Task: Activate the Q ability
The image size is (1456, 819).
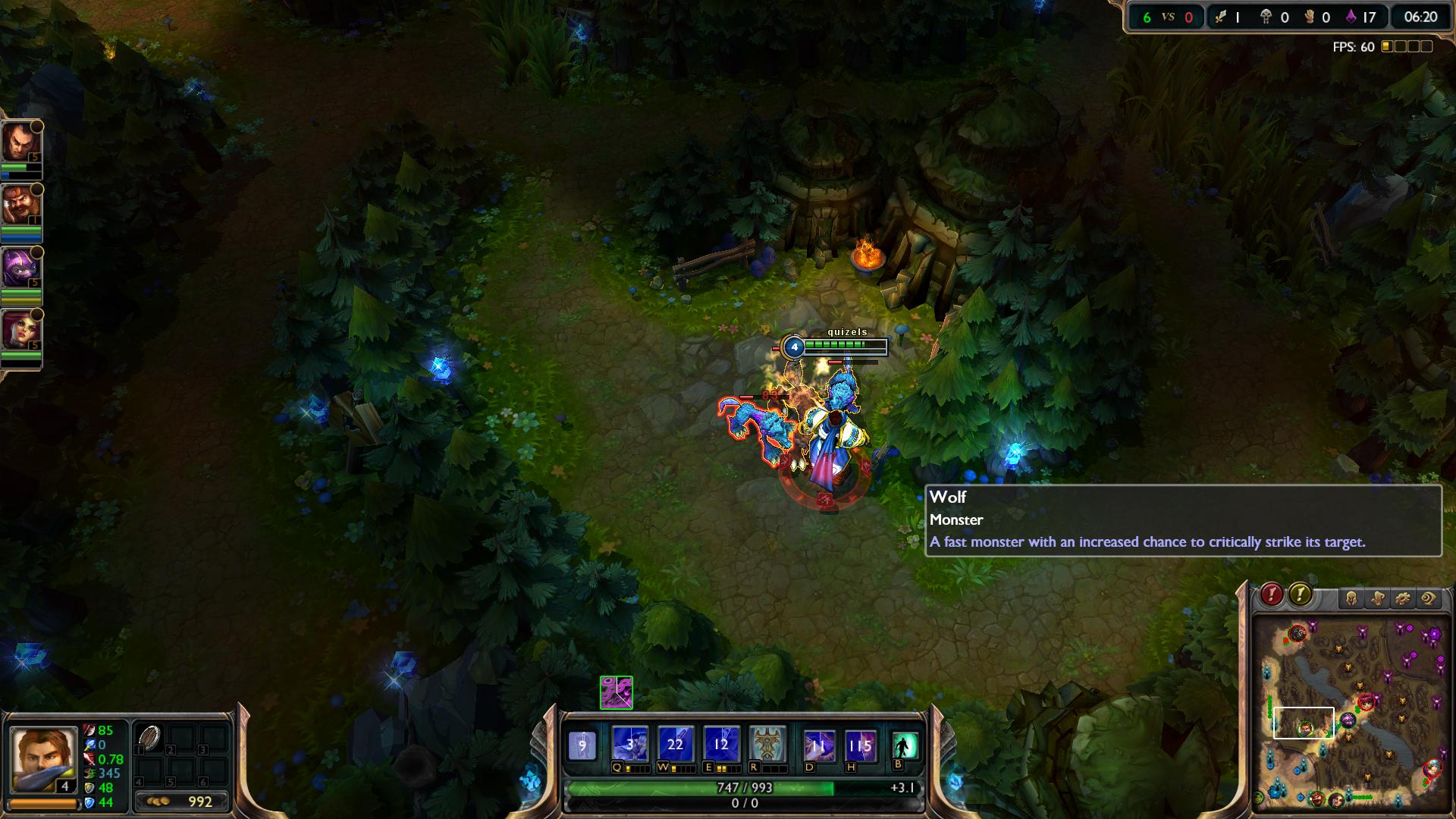Action: [x=630, y=745]
